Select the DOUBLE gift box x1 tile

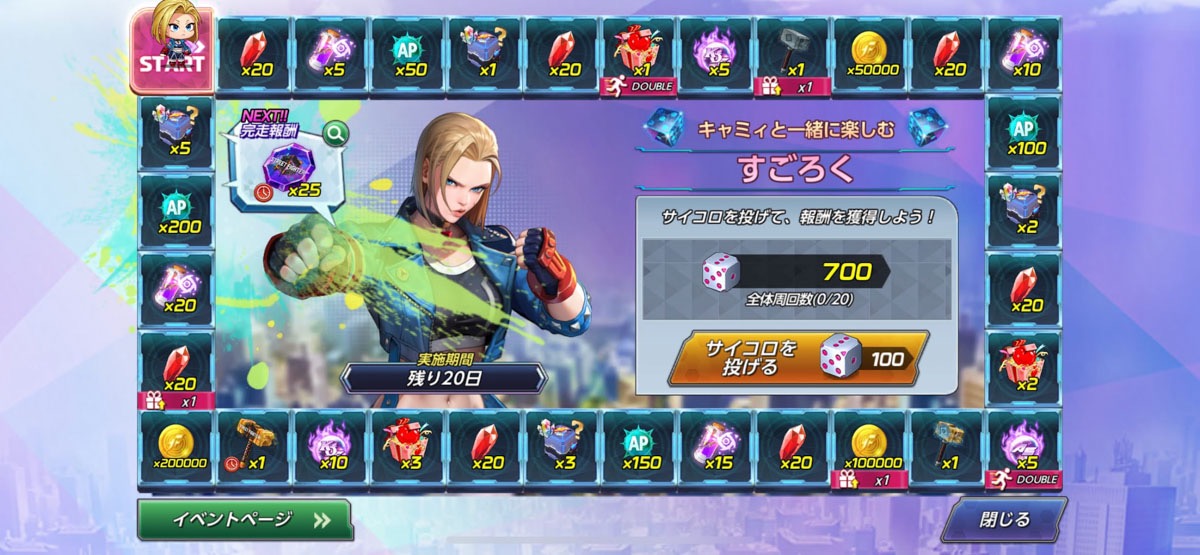coord(639,54)
